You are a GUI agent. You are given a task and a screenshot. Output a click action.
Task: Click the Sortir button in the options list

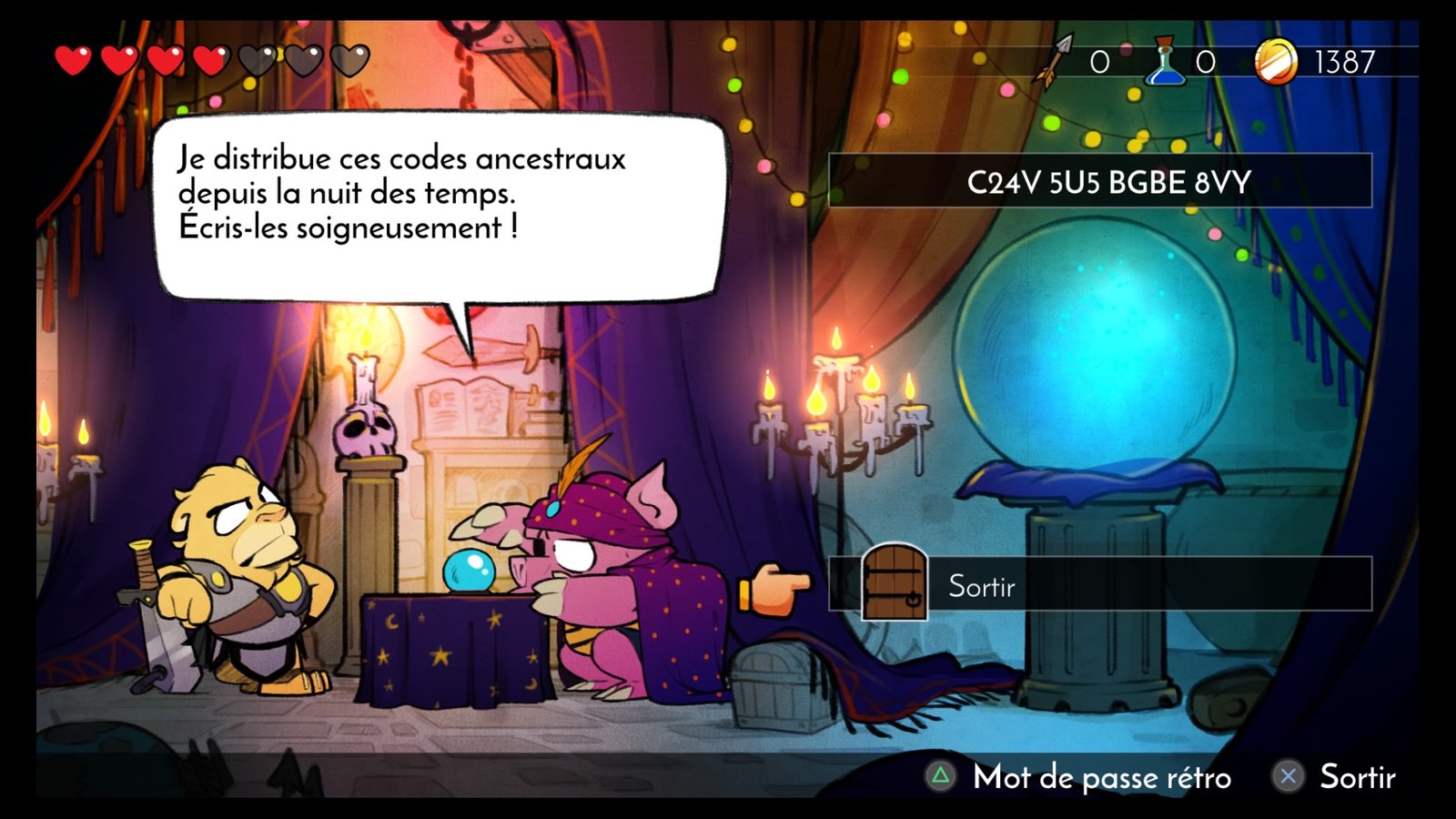pyautogui.click(x=981, y=587)
